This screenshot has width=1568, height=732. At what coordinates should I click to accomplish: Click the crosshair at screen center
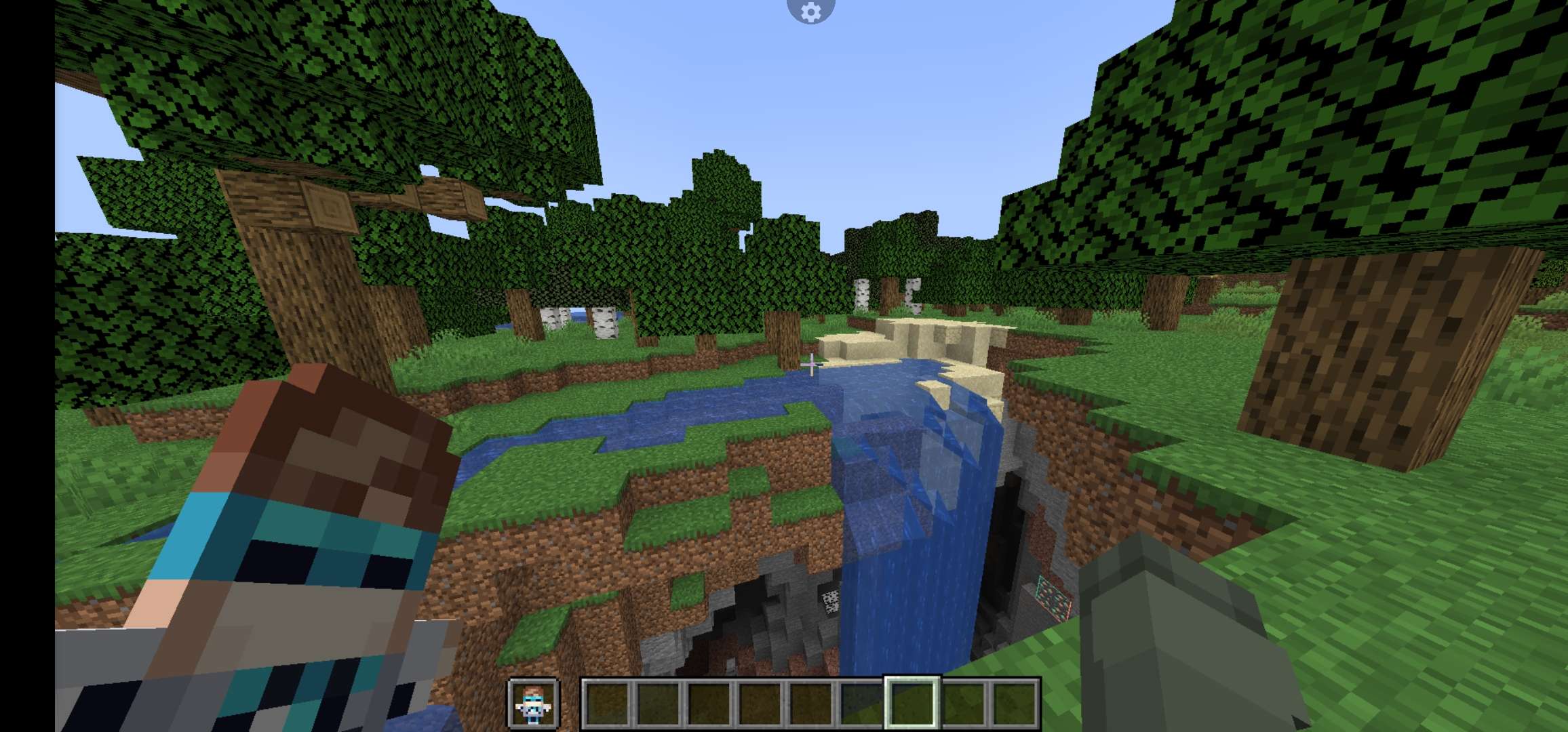click(x=811, y=366)
